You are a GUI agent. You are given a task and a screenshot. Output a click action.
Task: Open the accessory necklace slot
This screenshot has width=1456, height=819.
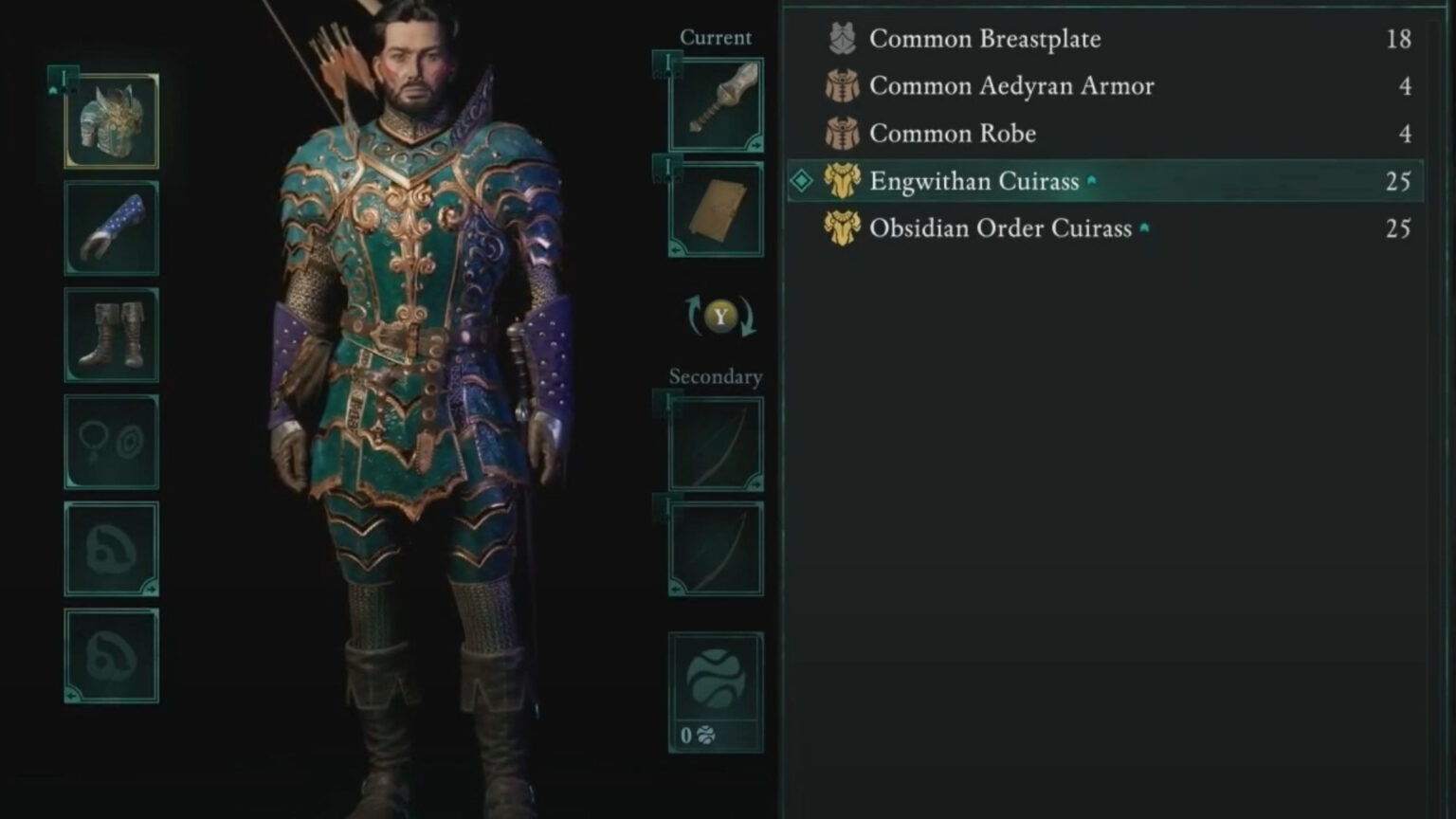pyautogui.click(x=111, y=441)
